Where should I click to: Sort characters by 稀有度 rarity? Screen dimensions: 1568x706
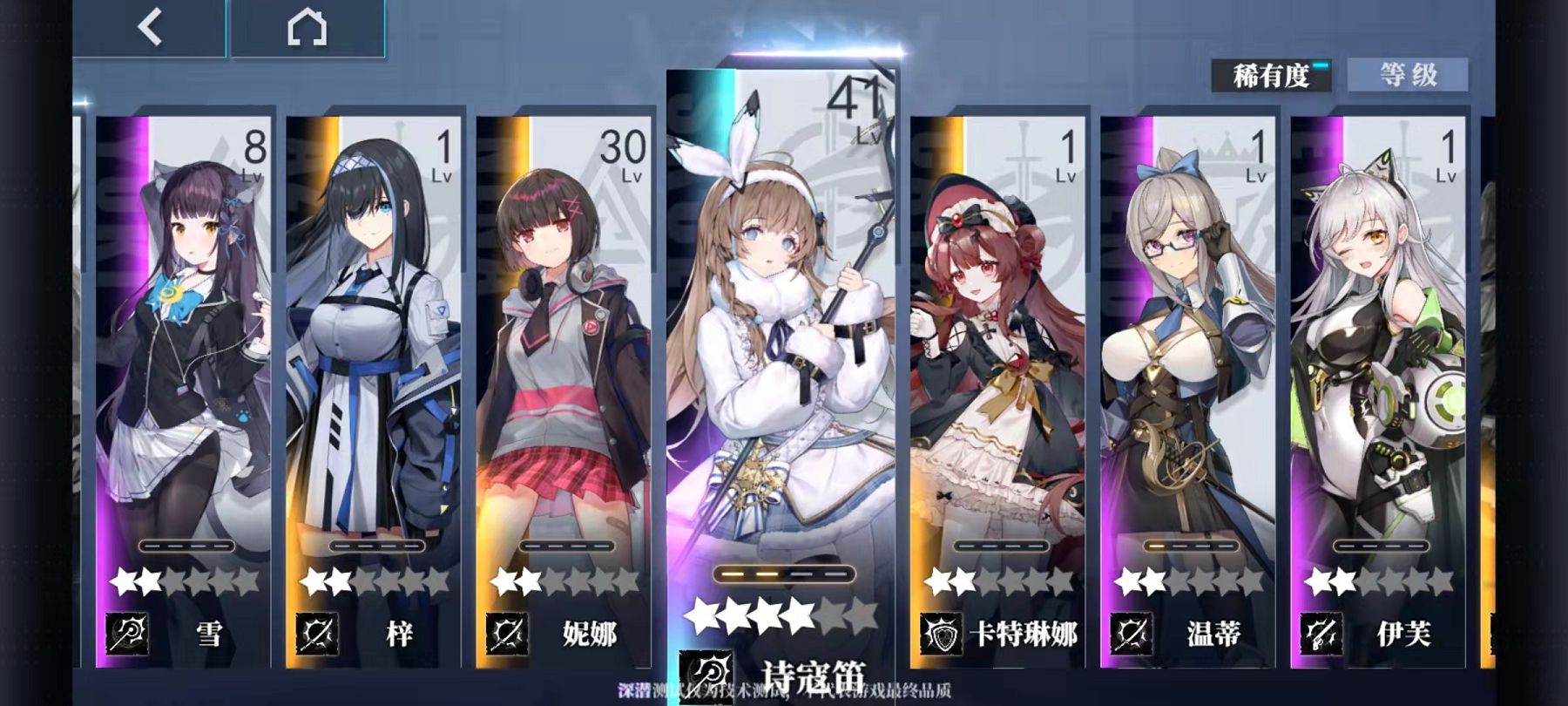pyautogui.click(x=1271, y=76)
